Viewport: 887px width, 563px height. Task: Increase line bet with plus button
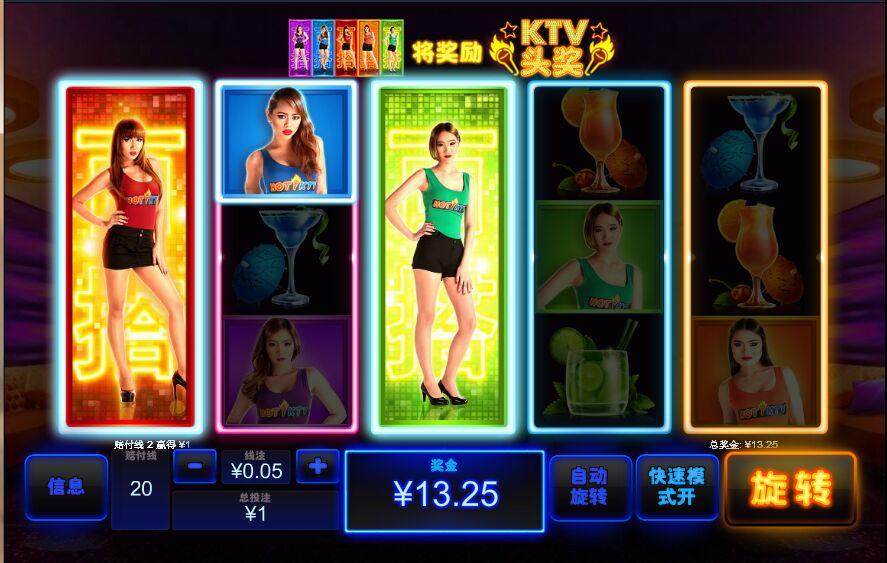pyautogui.click(x=318, y=466)
